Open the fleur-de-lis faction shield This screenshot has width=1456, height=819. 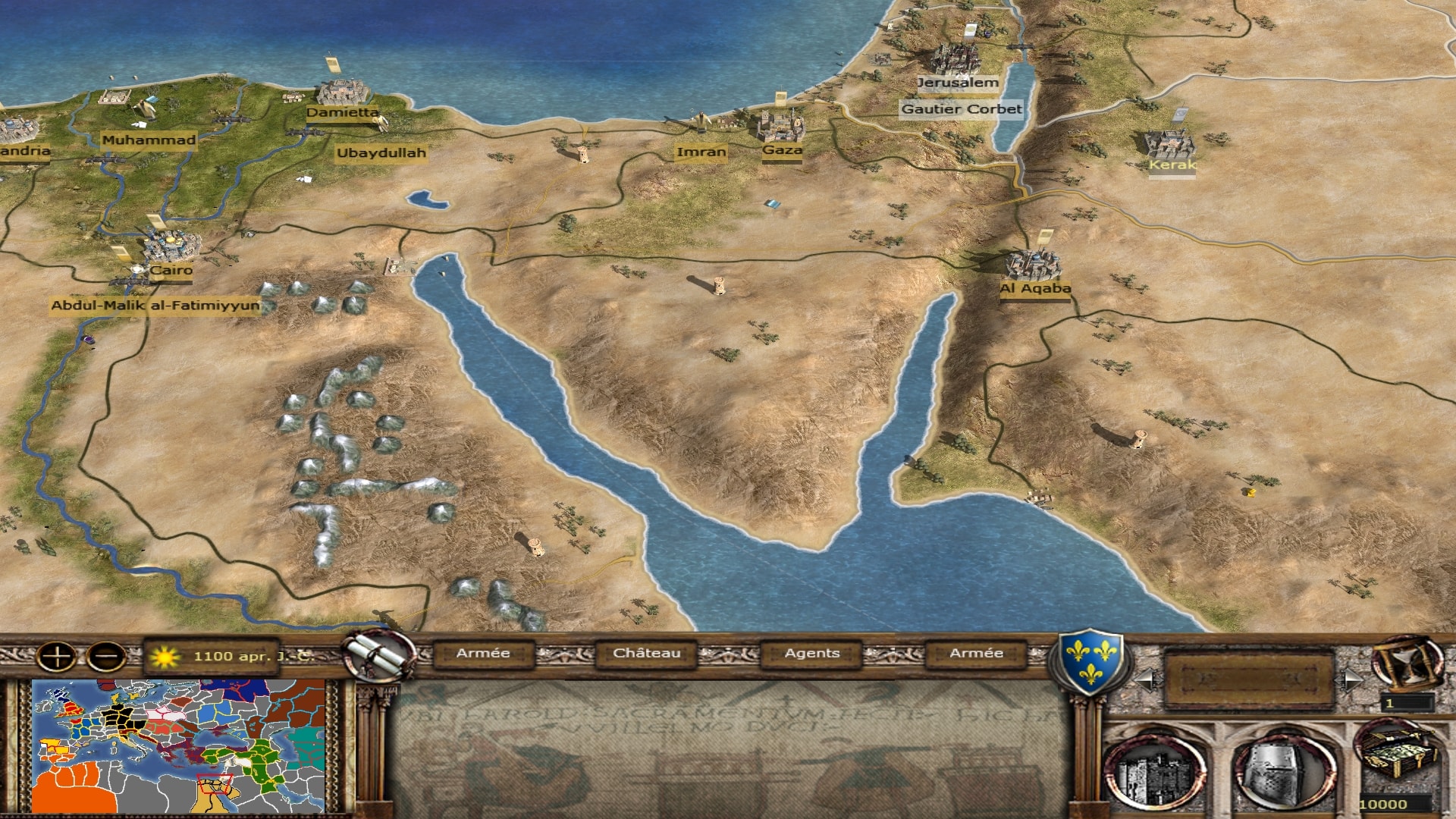(1090, 659)
